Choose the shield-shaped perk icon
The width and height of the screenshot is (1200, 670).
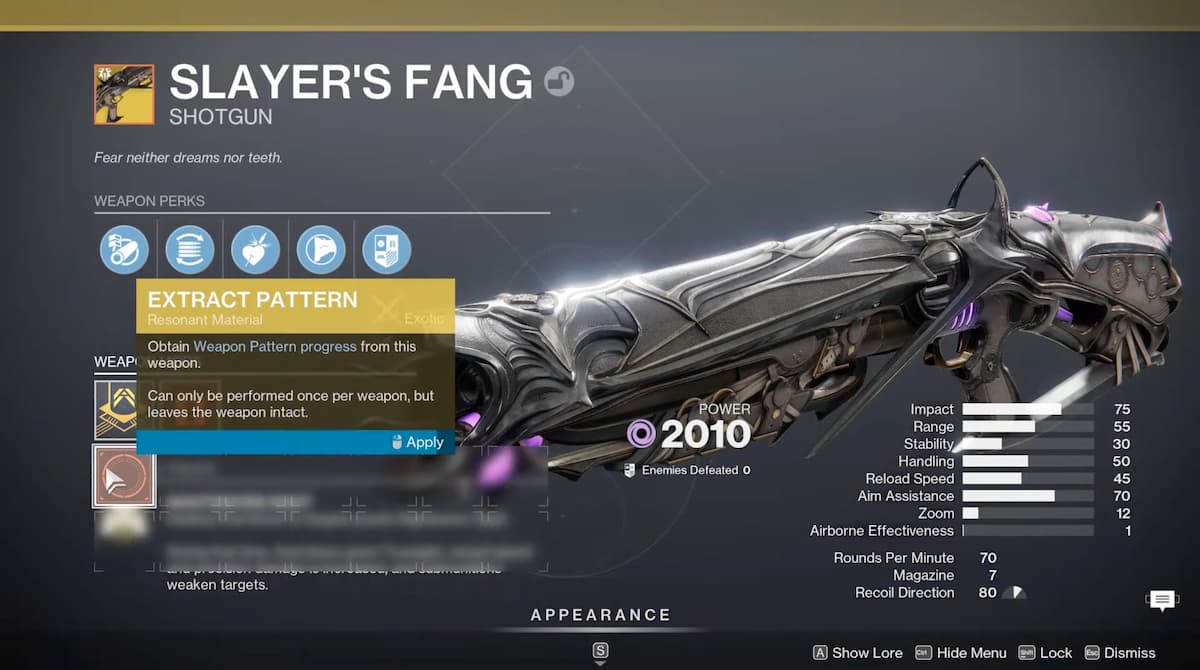pyautogui.click(x=386, y=250)
